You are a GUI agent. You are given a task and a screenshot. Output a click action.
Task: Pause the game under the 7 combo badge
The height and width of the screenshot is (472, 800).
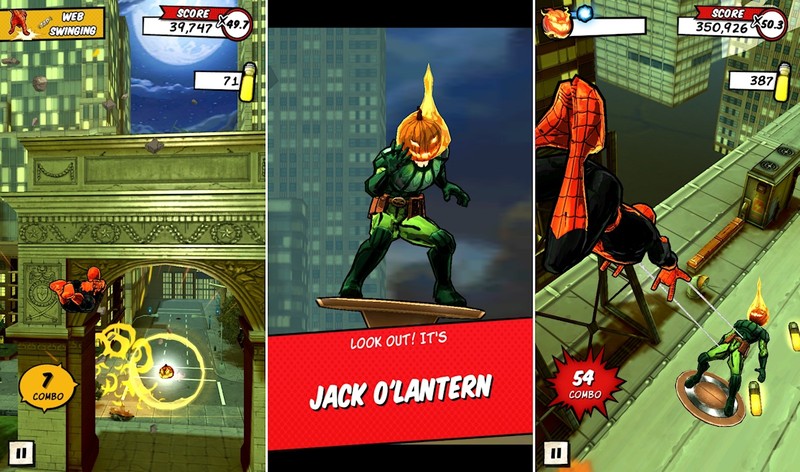(x=21, y=453)
